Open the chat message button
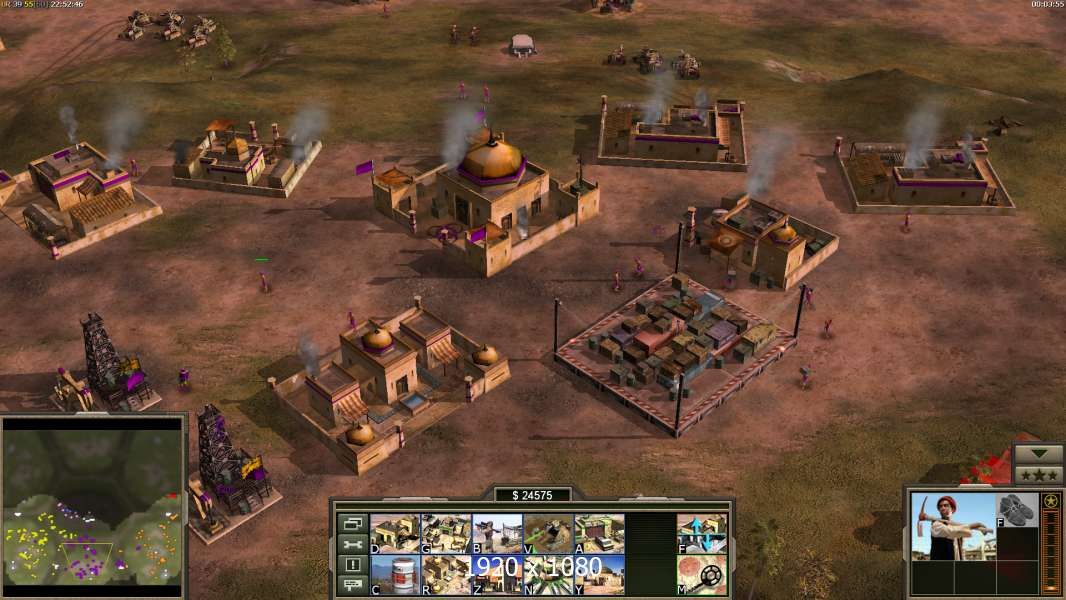The width and height of the screenshot is (1066, 600). [x=352, y=586]
